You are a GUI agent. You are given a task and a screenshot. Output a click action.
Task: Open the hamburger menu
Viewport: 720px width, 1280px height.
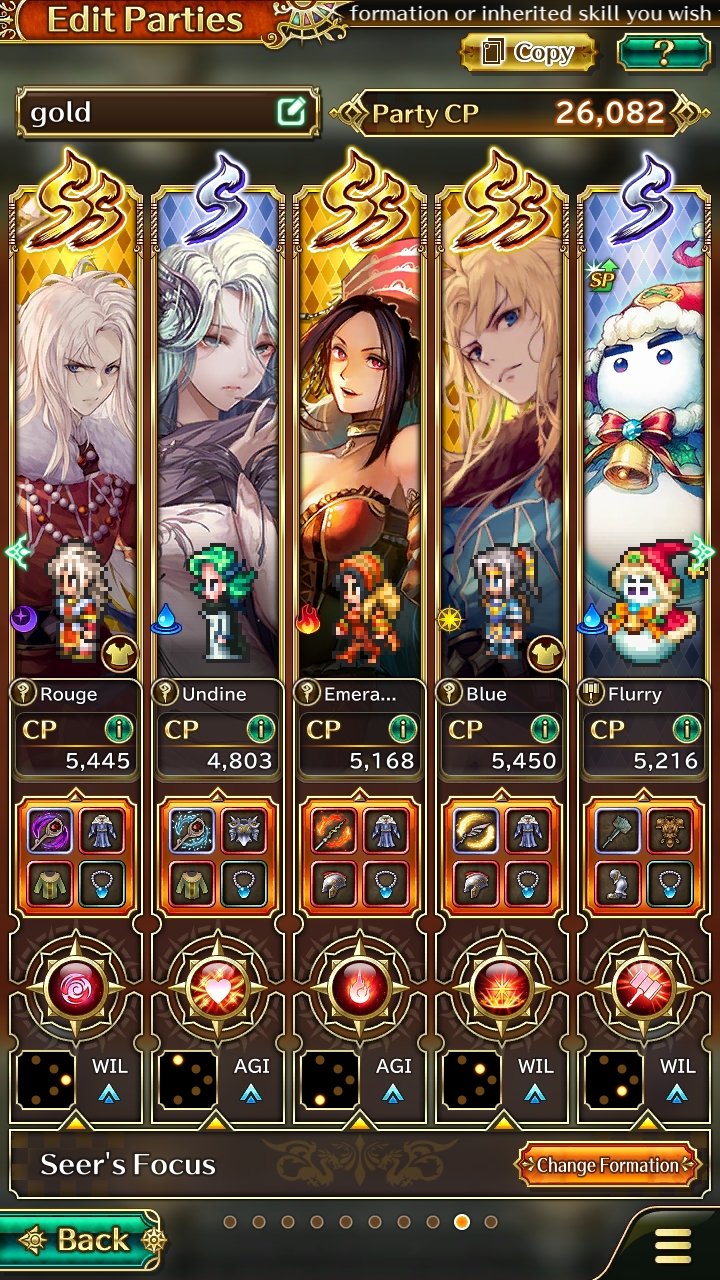click(673, 1245)
